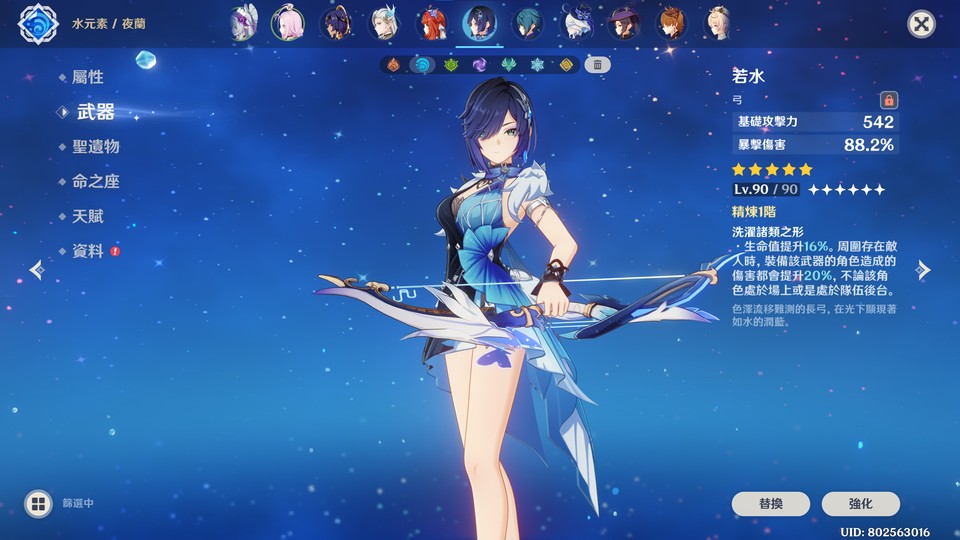Click the 替換 switch weapon button
The width and height of the screenshot is (960, 540).
[x=771, y=503]
